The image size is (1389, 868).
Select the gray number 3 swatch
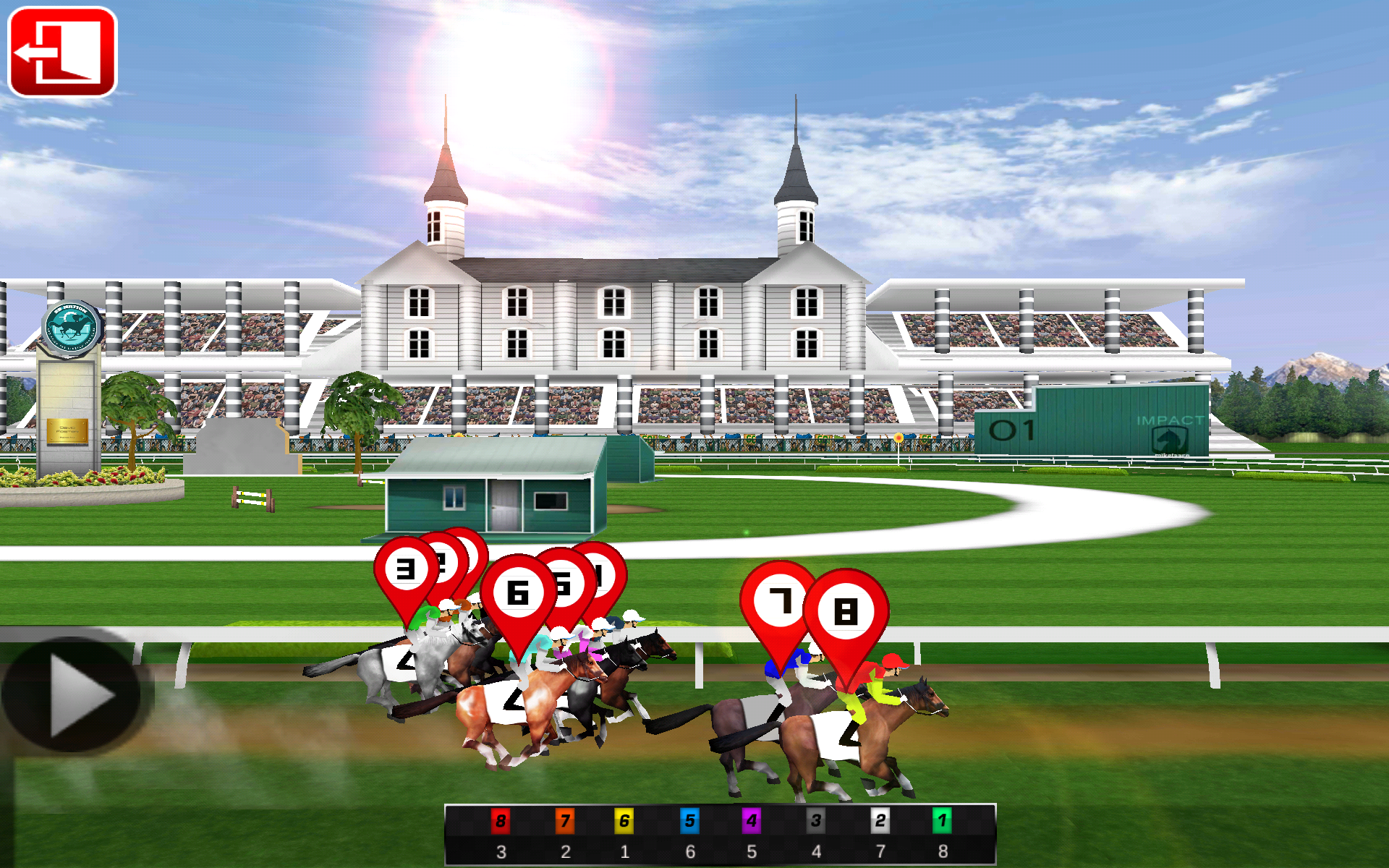click(815, 822)
